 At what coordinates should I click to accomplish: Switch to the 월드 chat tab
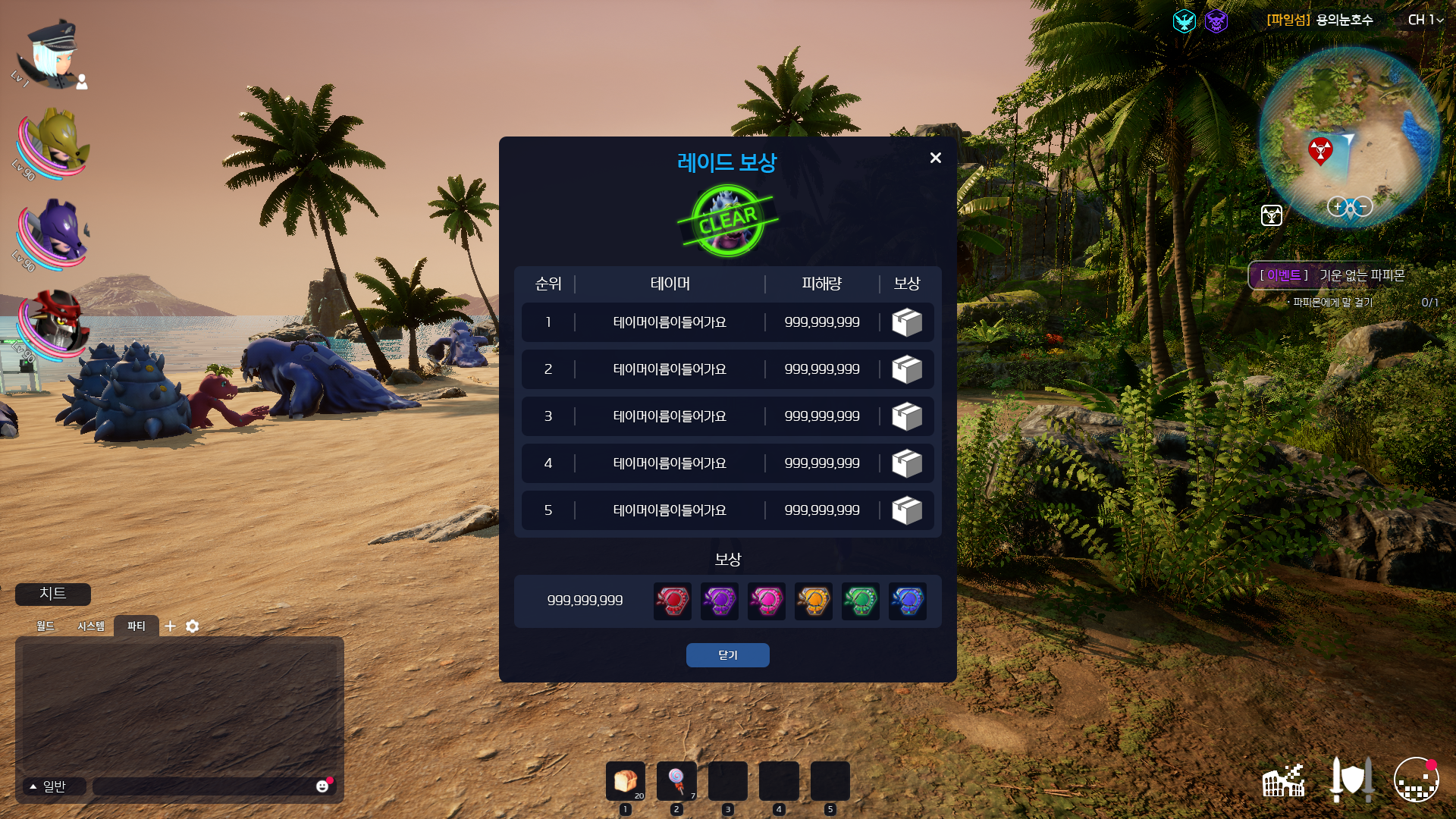tap(45, 626)
